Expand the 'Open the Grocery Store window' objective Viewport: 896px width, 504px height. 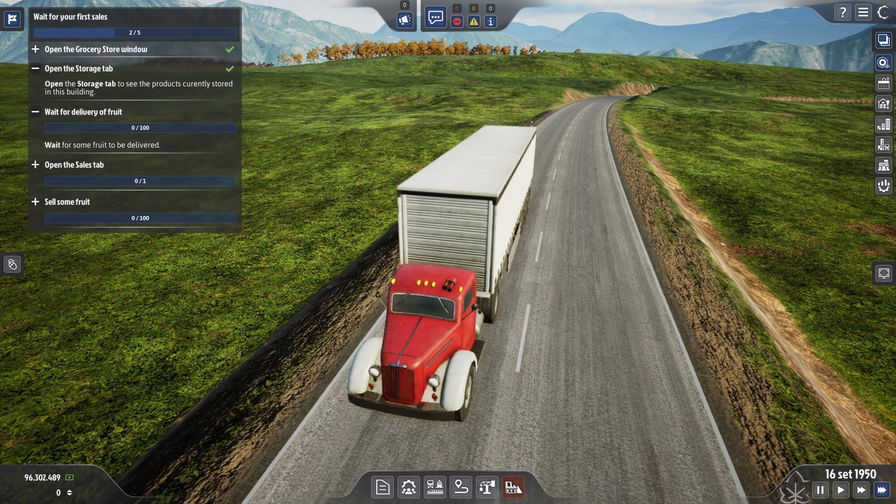tap(36, 49)
